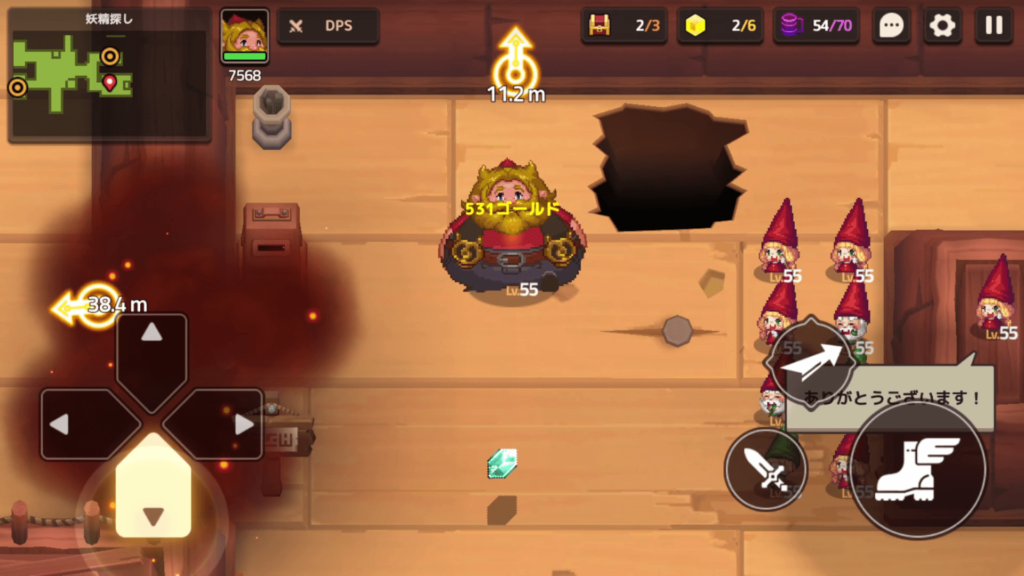Toggle the DPS display button

[328, 26]
